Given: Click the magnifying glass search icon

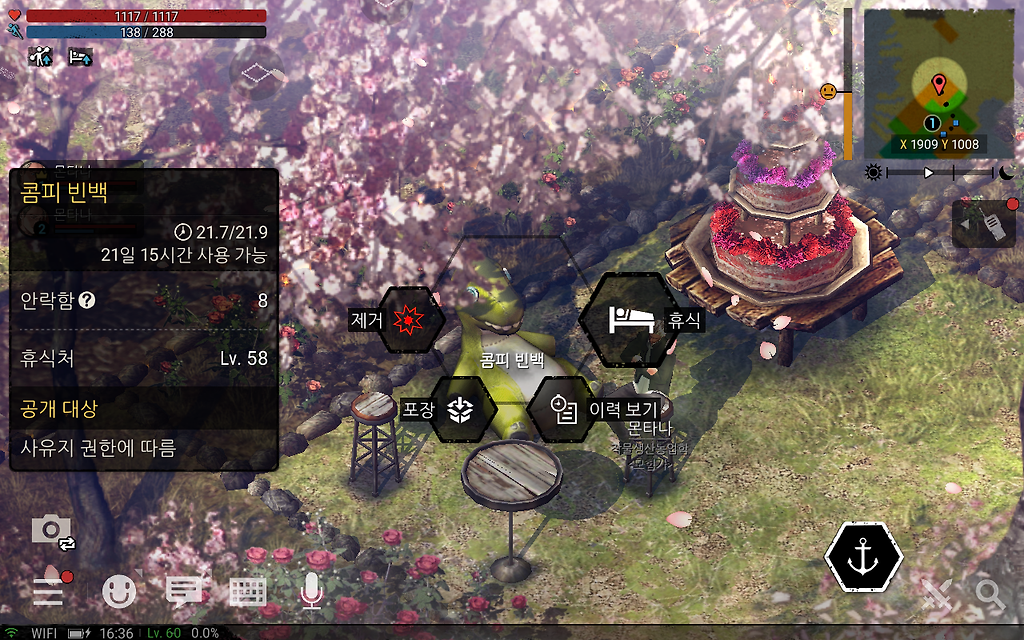Looking at the screenshot, I should [990, 594].
